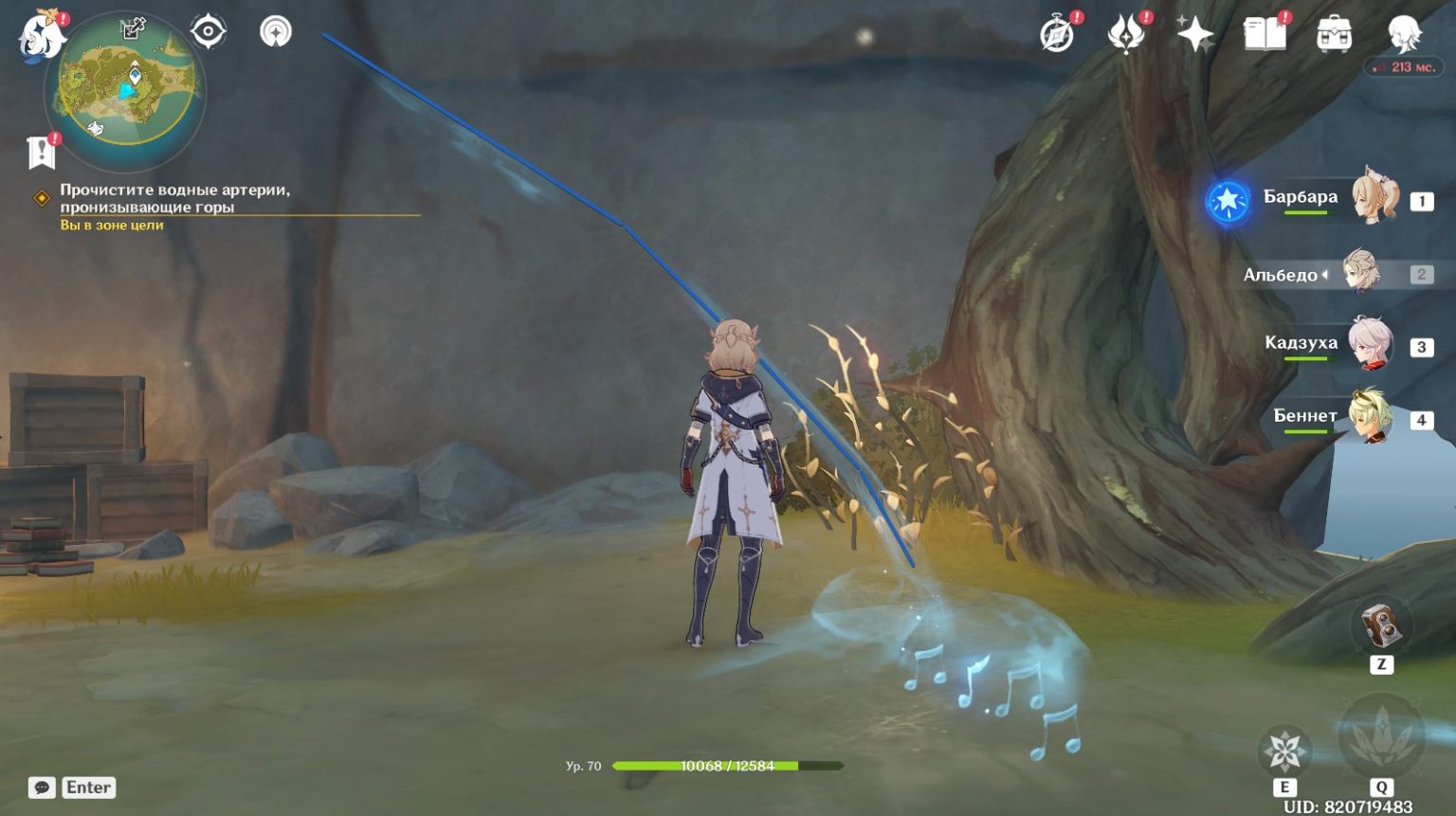Click the party lineup radiance icon beside Elemental Sight
Viewport: 1456px width, 816px height.
(x=276, y=31)
